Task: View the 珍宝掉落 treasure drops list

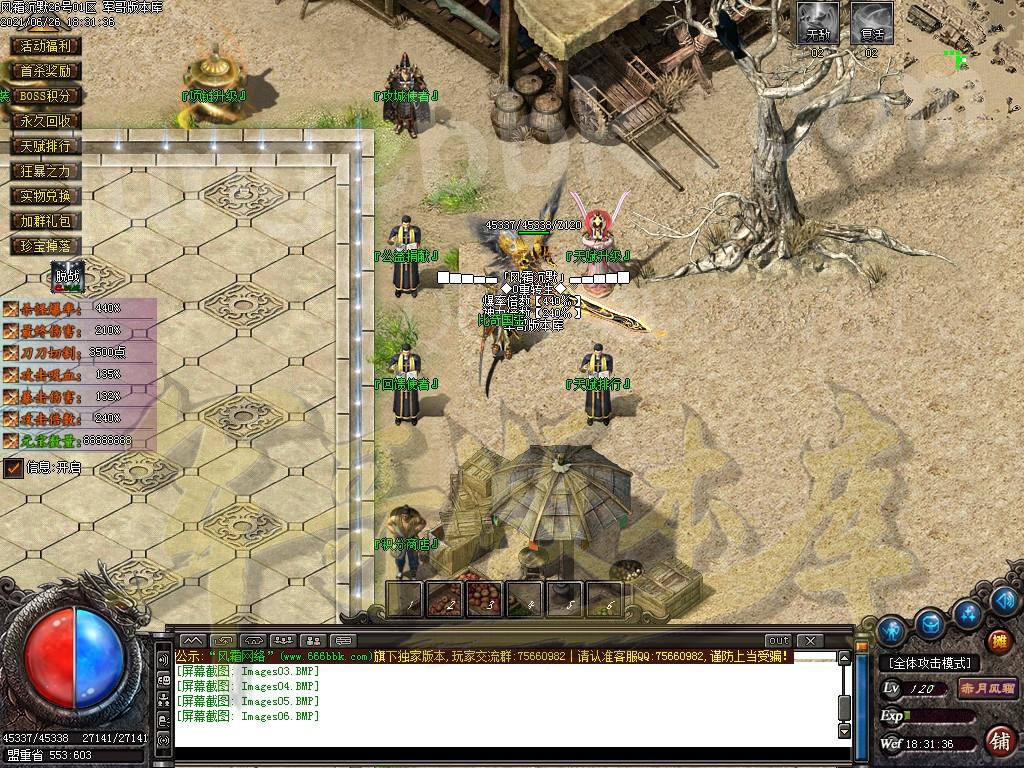Action: (x=45, y=246)
